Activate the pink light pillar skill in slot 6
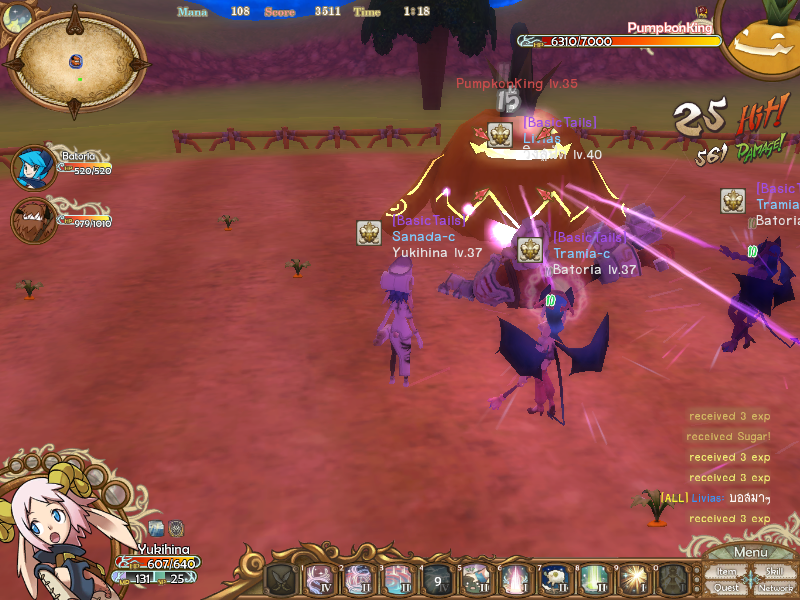Viewport: 800px width, 600px height. 515,579
